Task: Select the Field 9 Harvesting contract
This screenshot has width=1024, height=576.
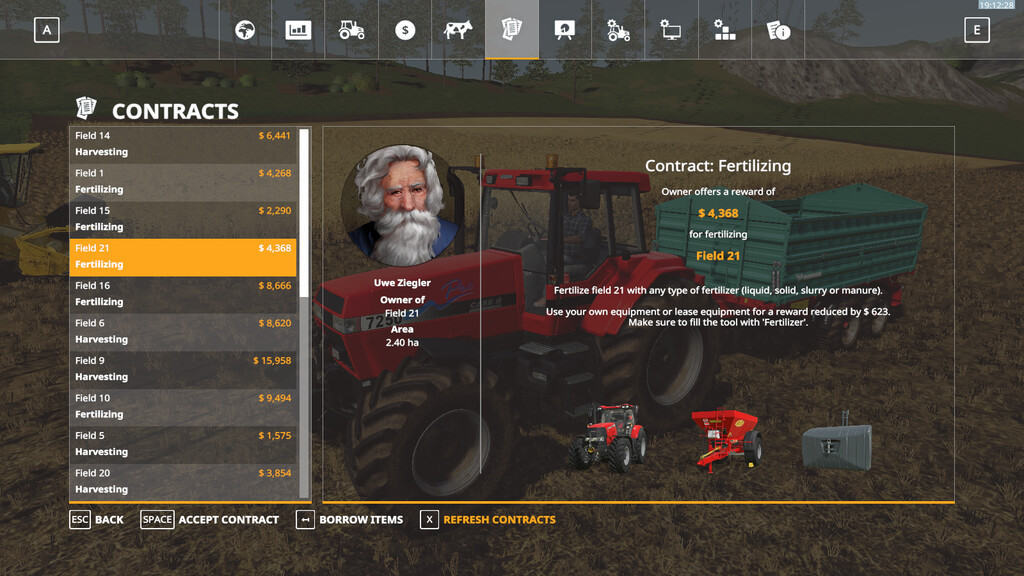Action: coord(183,369)
